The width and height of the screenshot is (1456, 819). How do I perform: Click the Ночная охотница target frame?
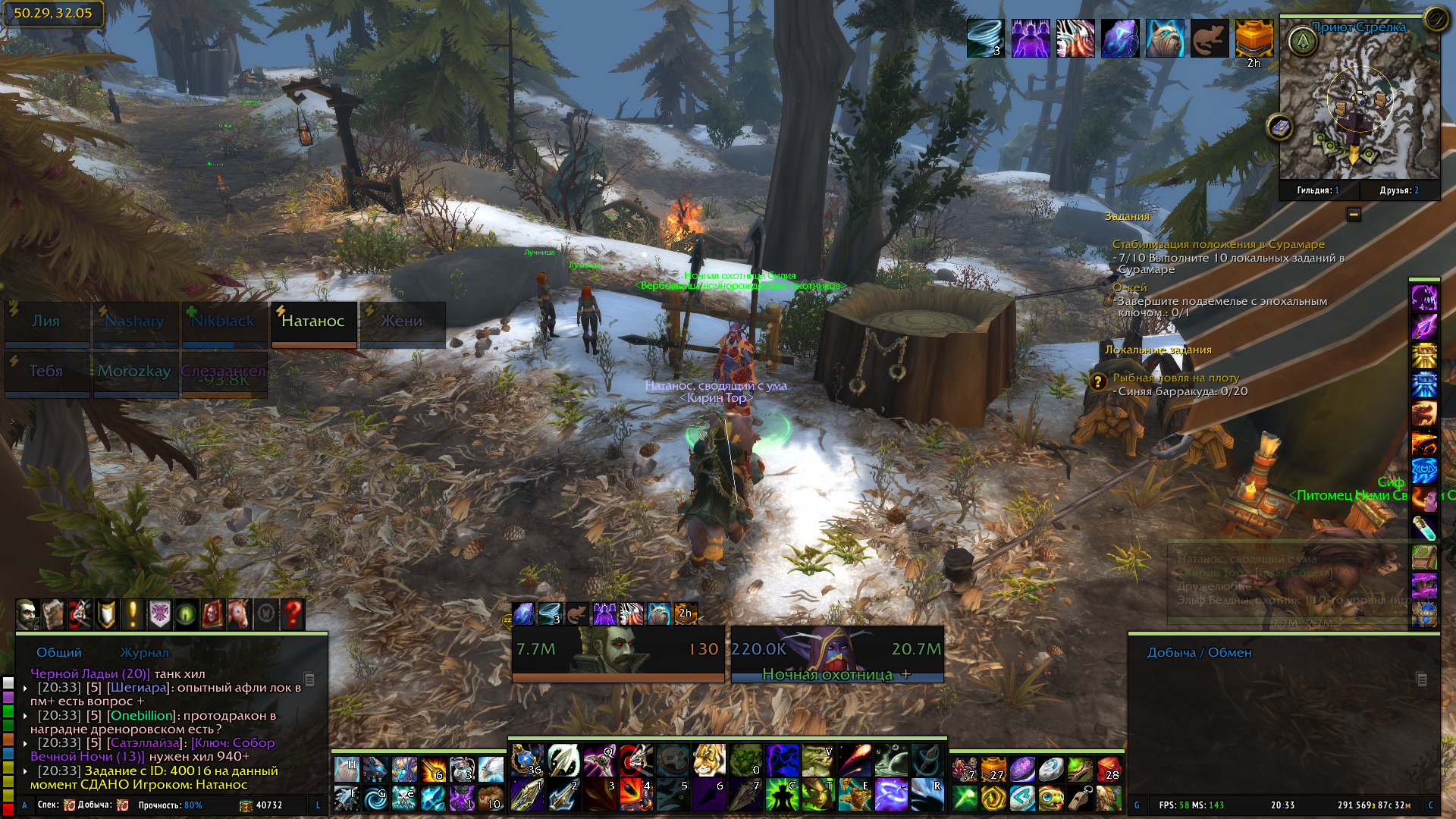[837, 654]
